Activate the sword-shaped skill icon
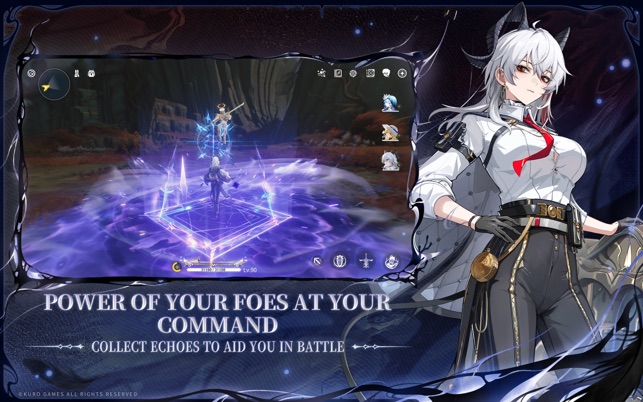 366,262
